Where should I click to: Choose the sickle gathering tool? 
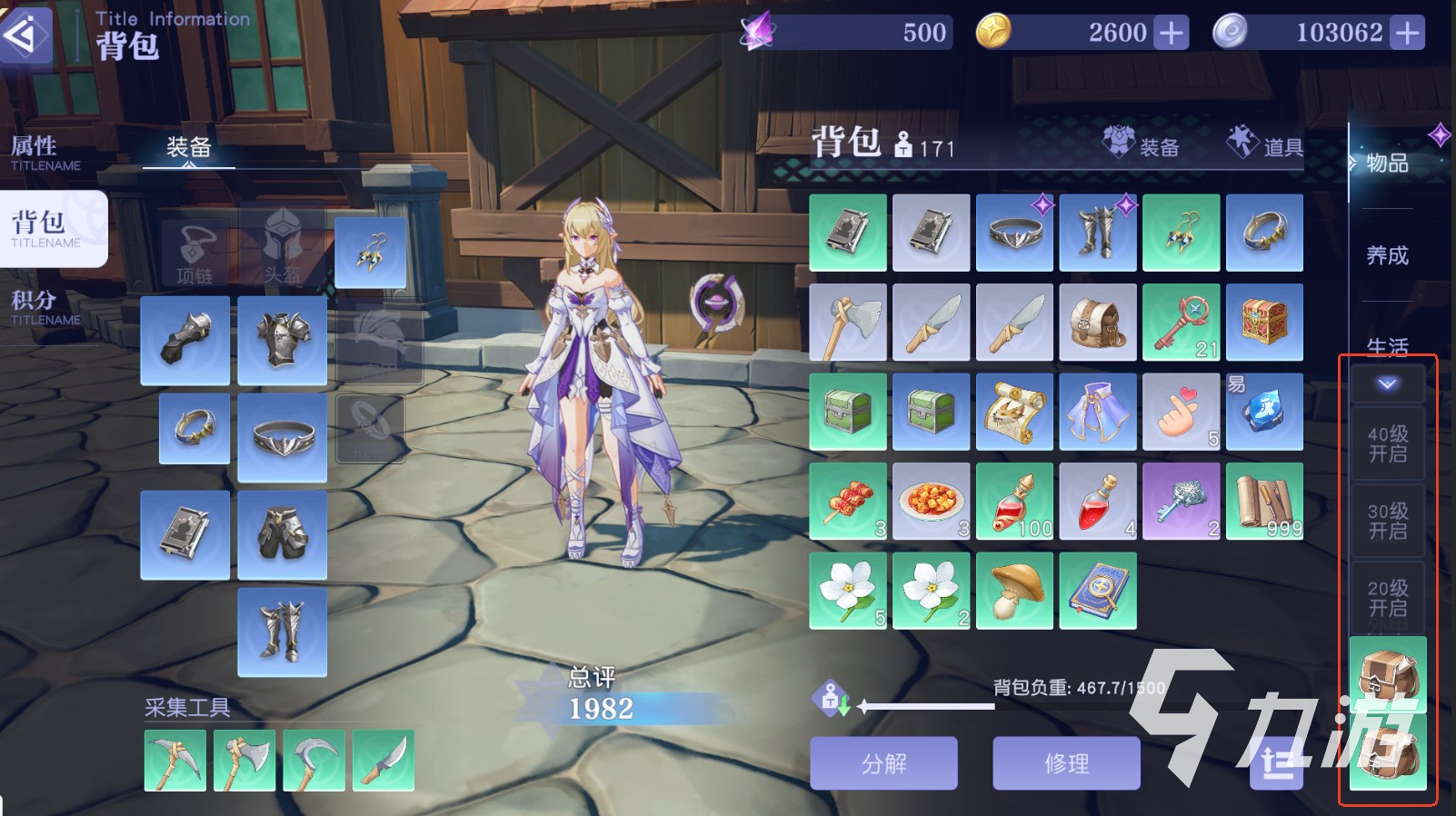(314, 761)
